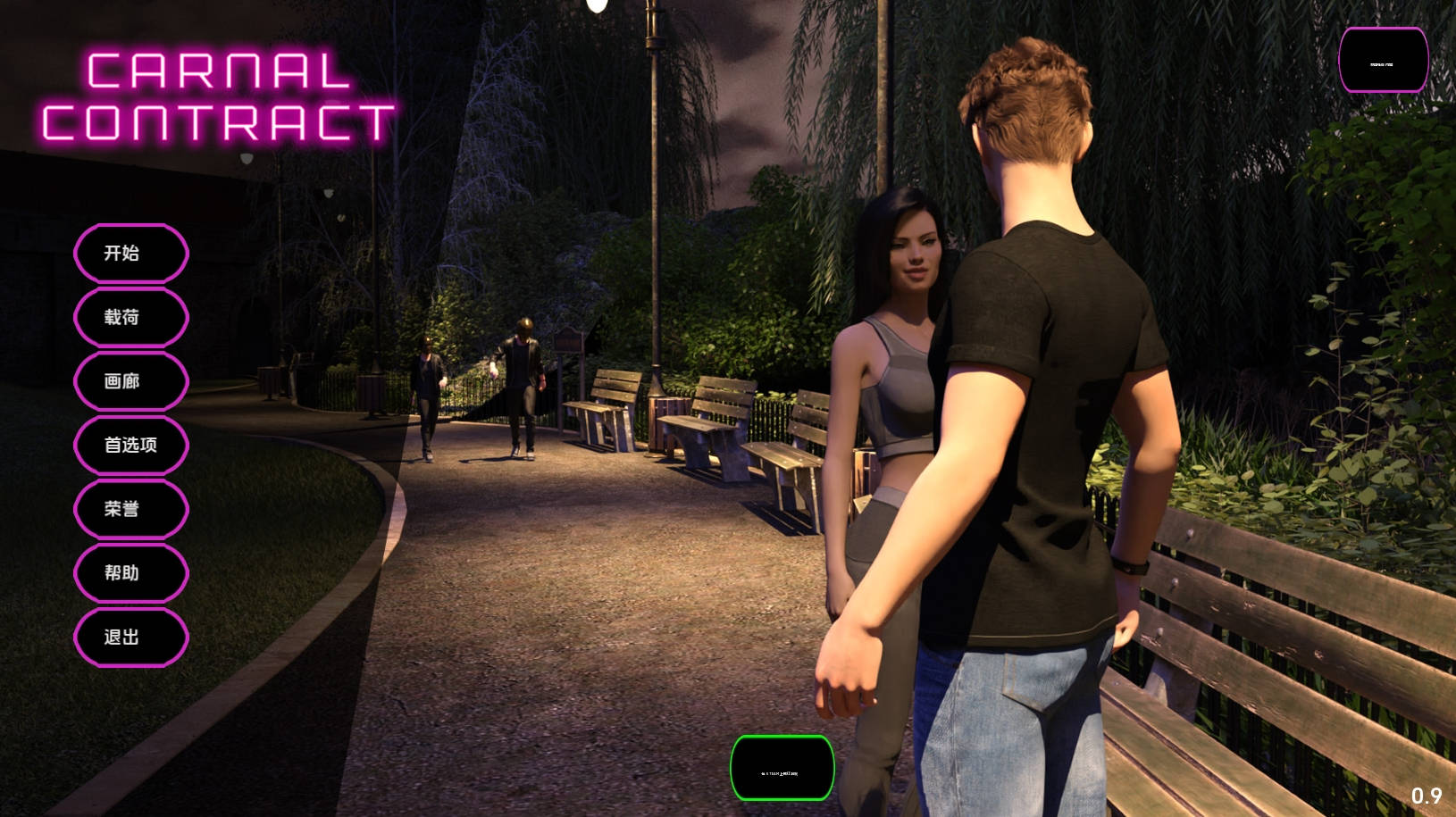Open the 帮助 help page
Image resolution: width=1456 pixels, height=817 pixels.
tap(130, 573)
